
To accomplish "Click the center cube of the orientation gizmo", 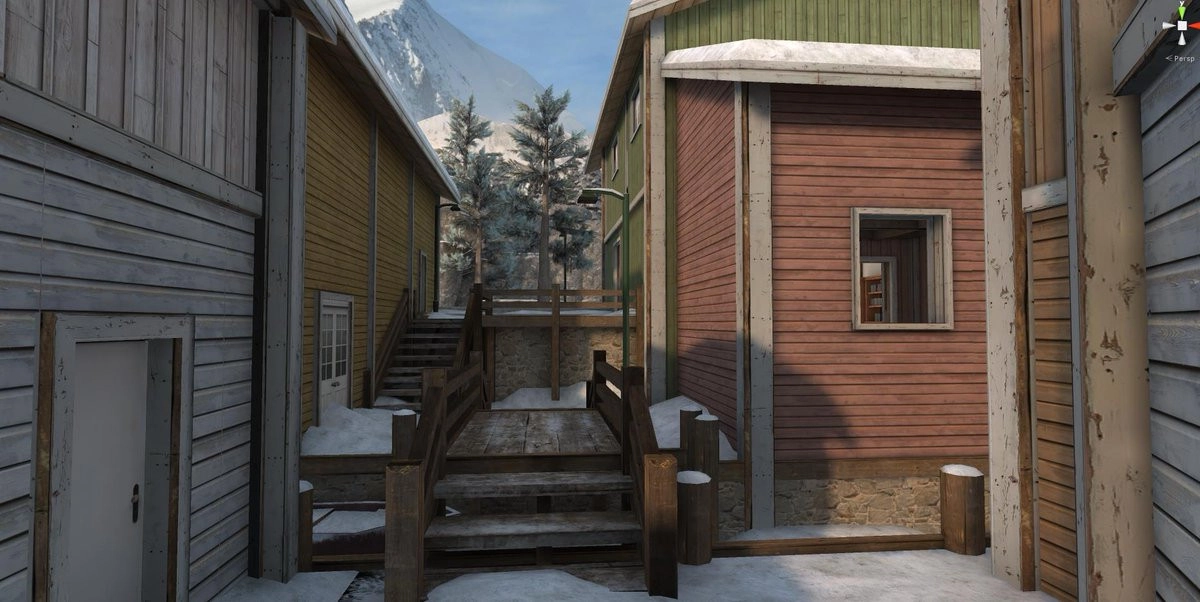I will [1180, 27].
